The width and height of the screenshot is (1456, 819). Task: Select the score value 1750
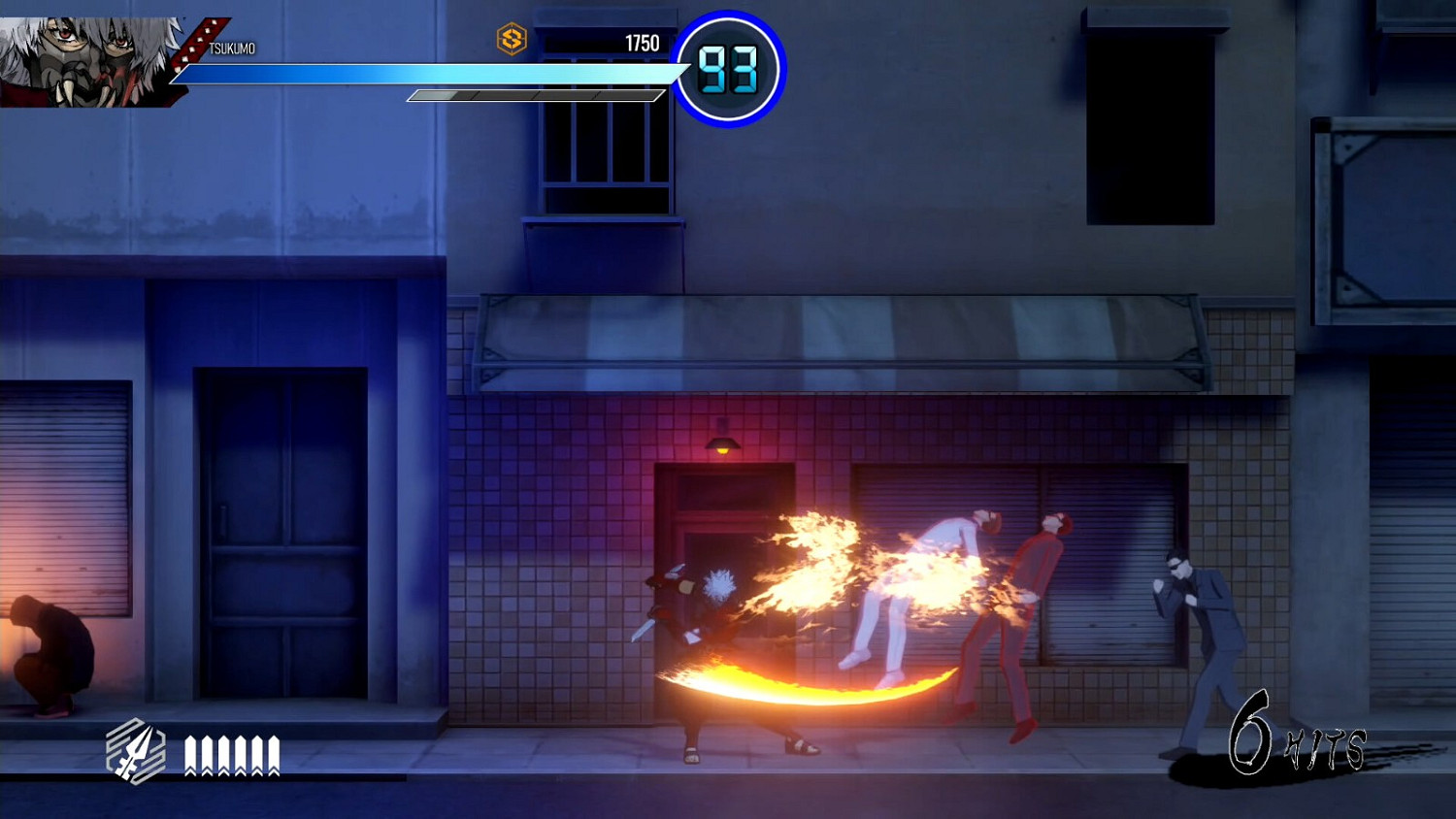(641, 43)
